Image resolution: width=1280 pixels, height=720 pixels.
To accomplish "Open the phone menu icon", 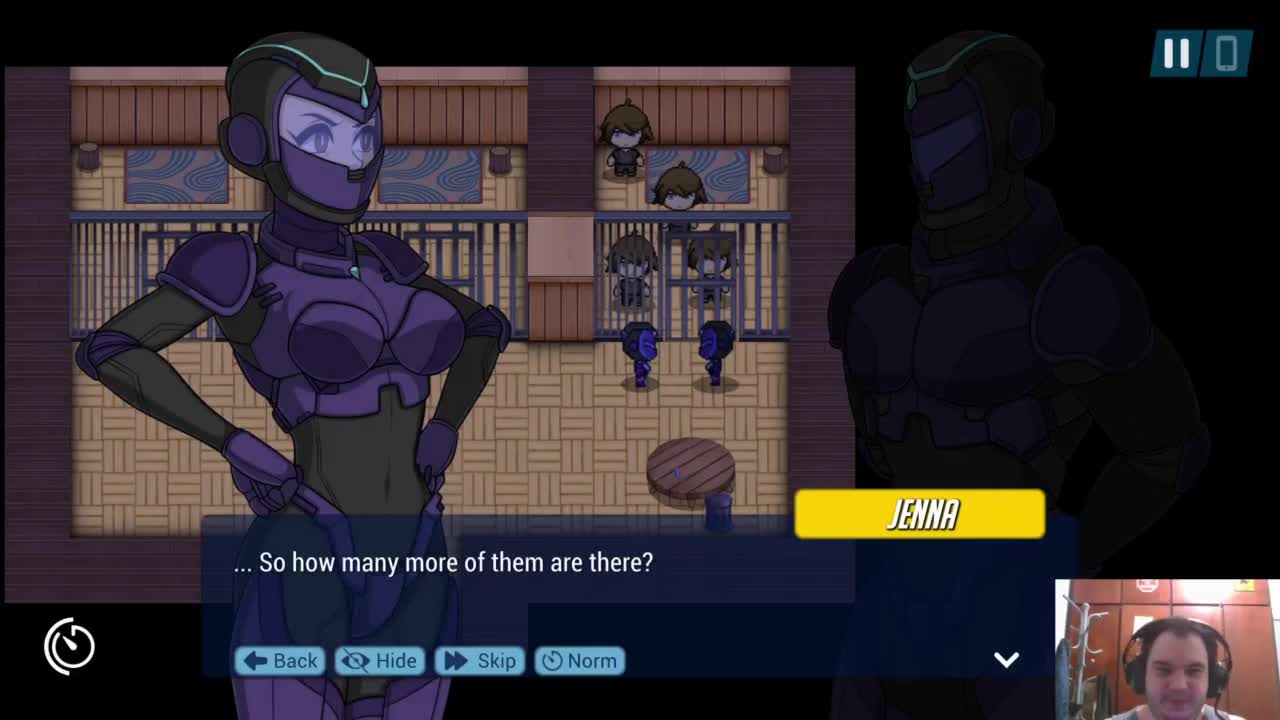I will 1226,53.
